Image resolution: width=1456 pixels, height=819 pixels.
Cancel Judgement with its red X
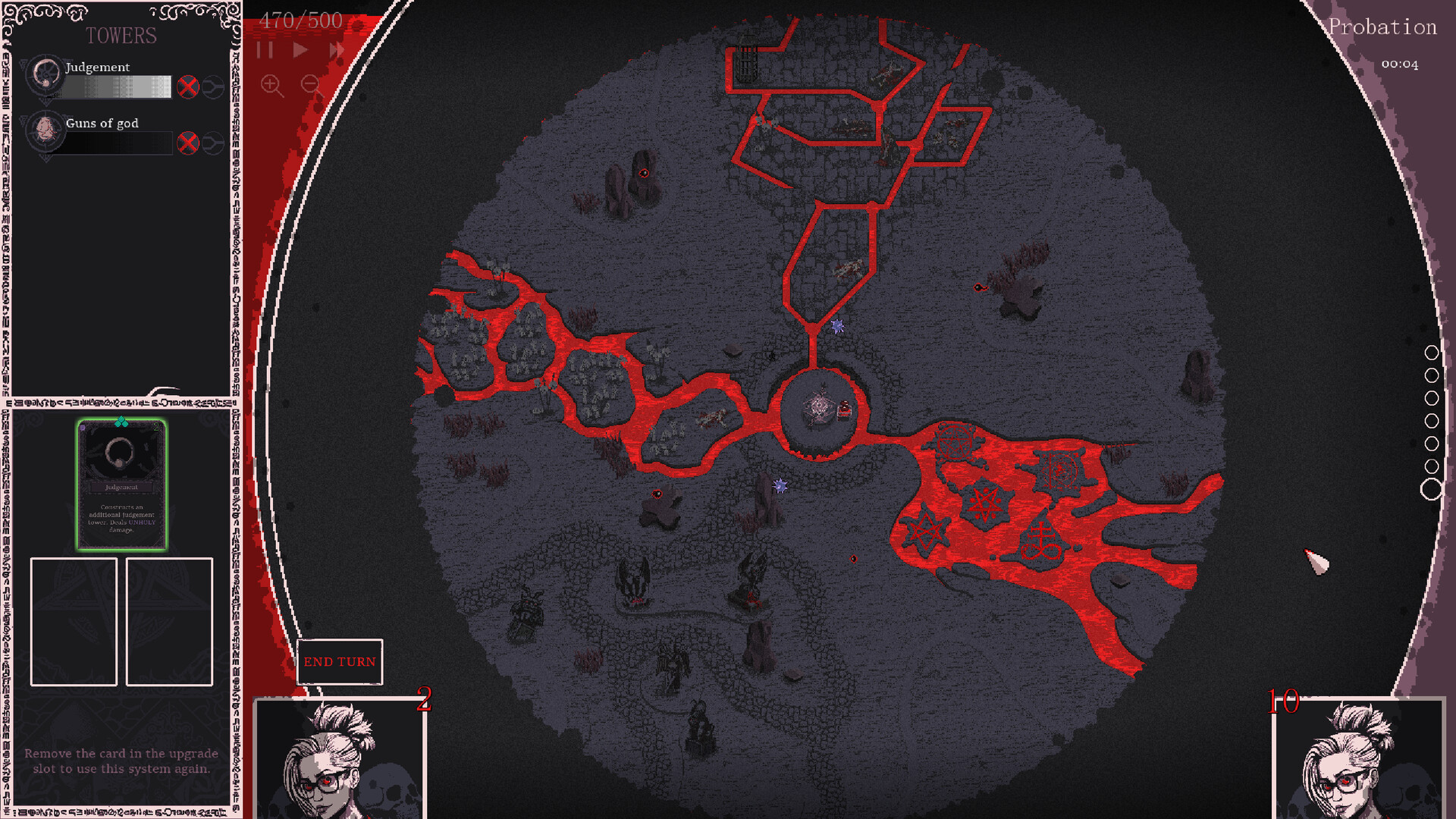coord(189,86)
